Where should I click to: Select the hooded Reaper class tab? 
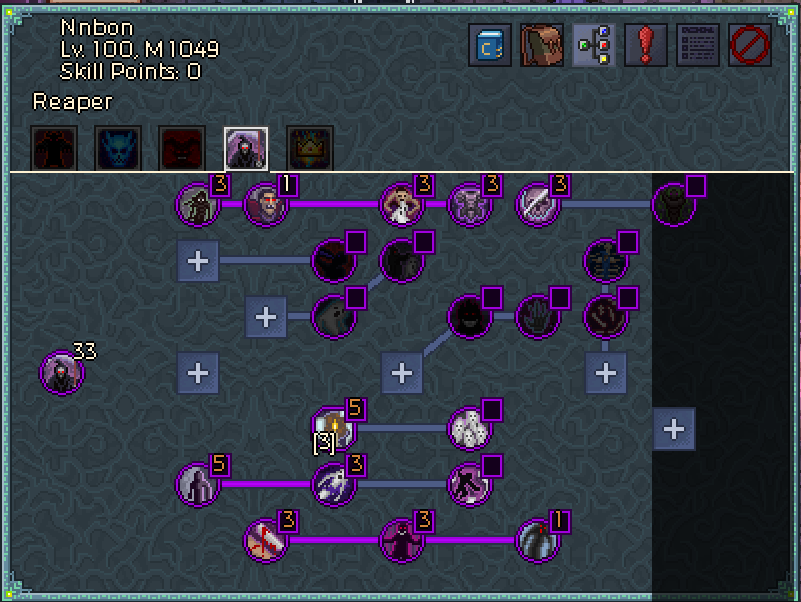tap(245, 148)
